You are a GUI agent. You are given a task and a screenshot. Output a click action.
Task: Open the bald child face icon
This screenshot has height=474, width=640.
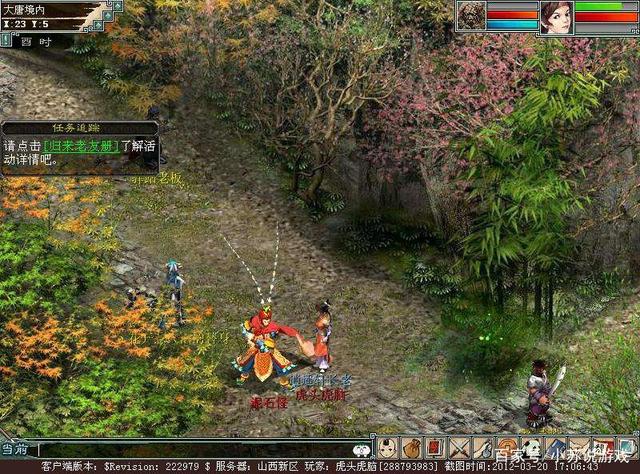[387, 447]
